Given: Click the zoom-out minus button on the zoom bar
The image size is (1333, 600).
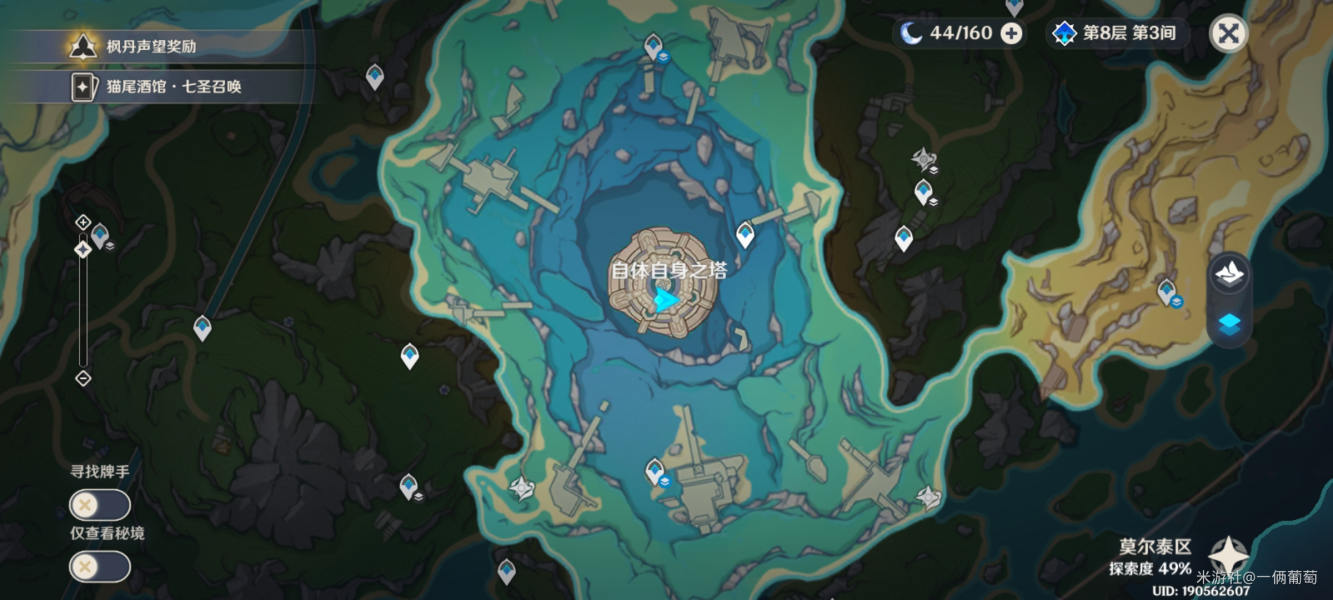Looking at the screenshot, I should point(83,378).
